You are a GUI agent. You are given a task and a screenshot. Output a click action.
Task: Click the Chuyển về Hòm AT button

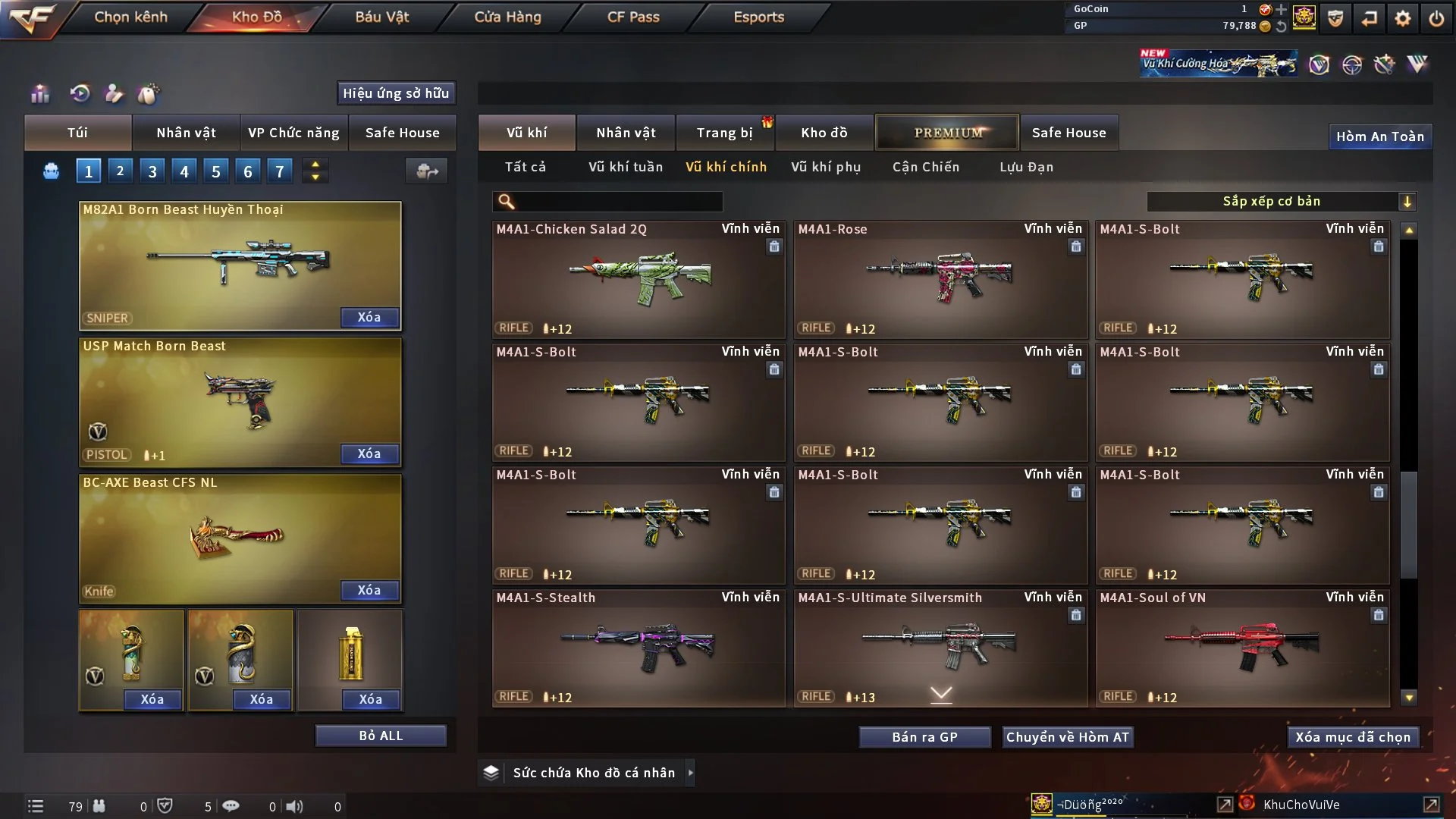tap(1067, 737)
